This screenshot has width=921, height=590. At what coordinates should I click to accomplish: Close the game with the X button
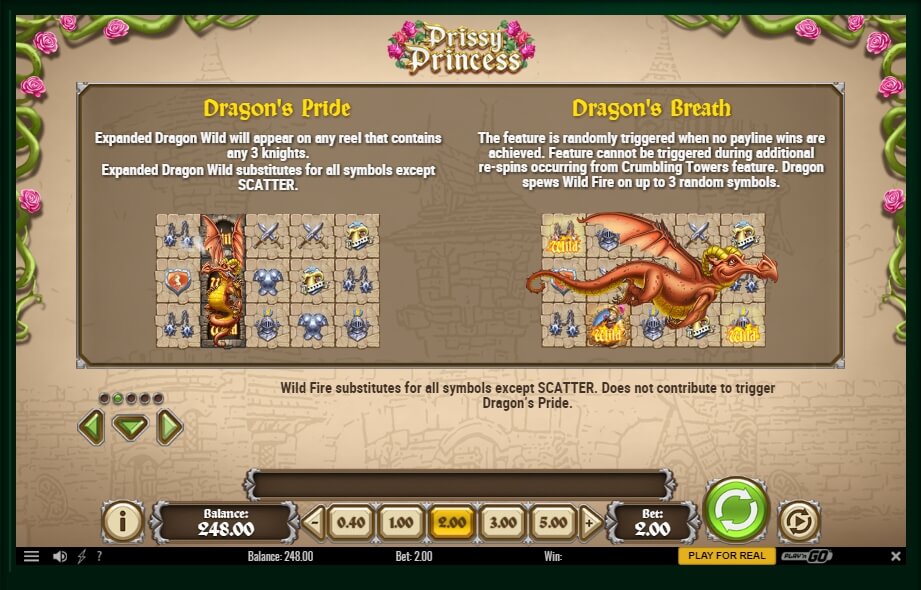tap(896, 556)
